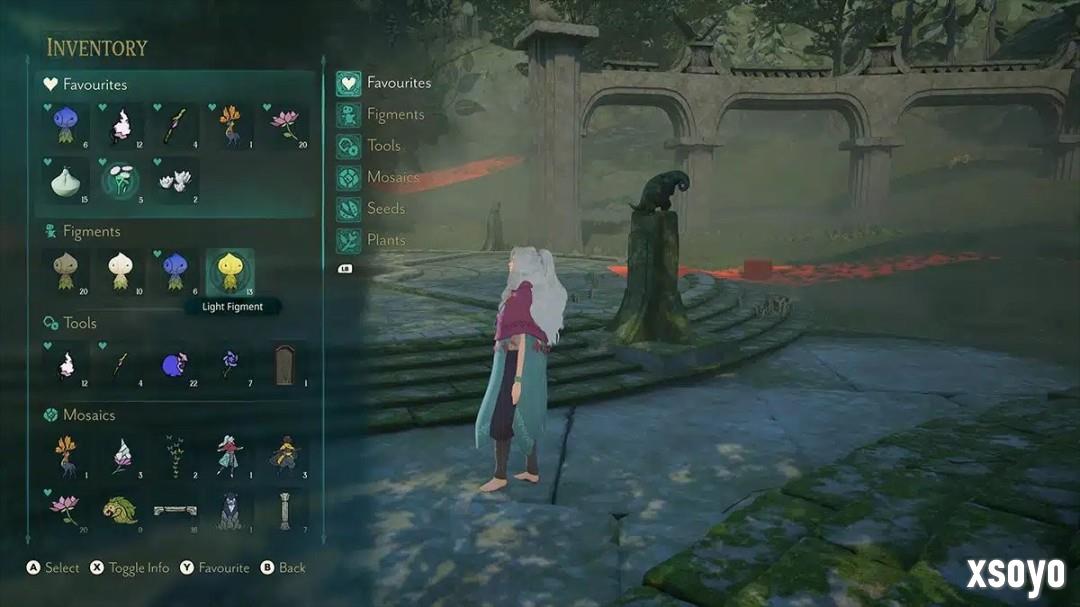Viewport: 1080px width, 607px height.
Task: Pick the white bulb item in Favourites
Action: 66,181
